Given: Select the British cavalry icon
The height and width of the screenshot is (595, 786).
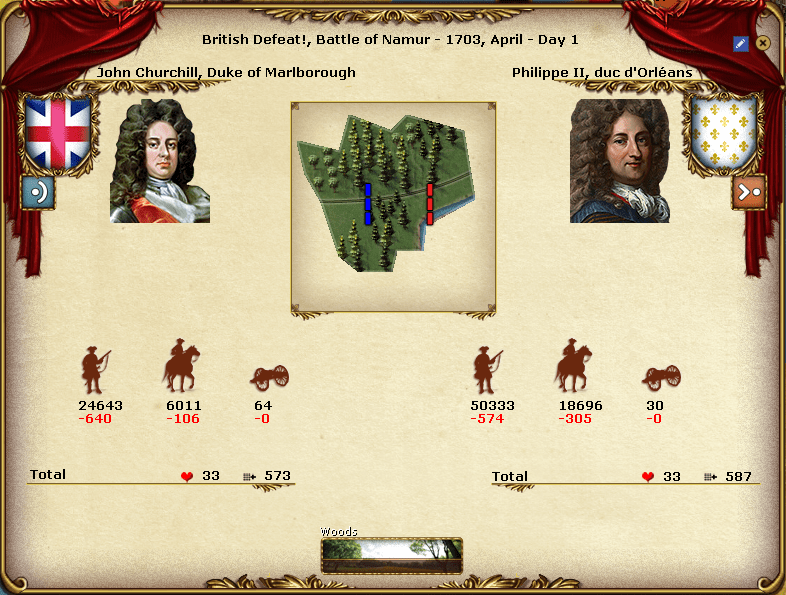Looking at the screenshot, I should tap(182, 367).
